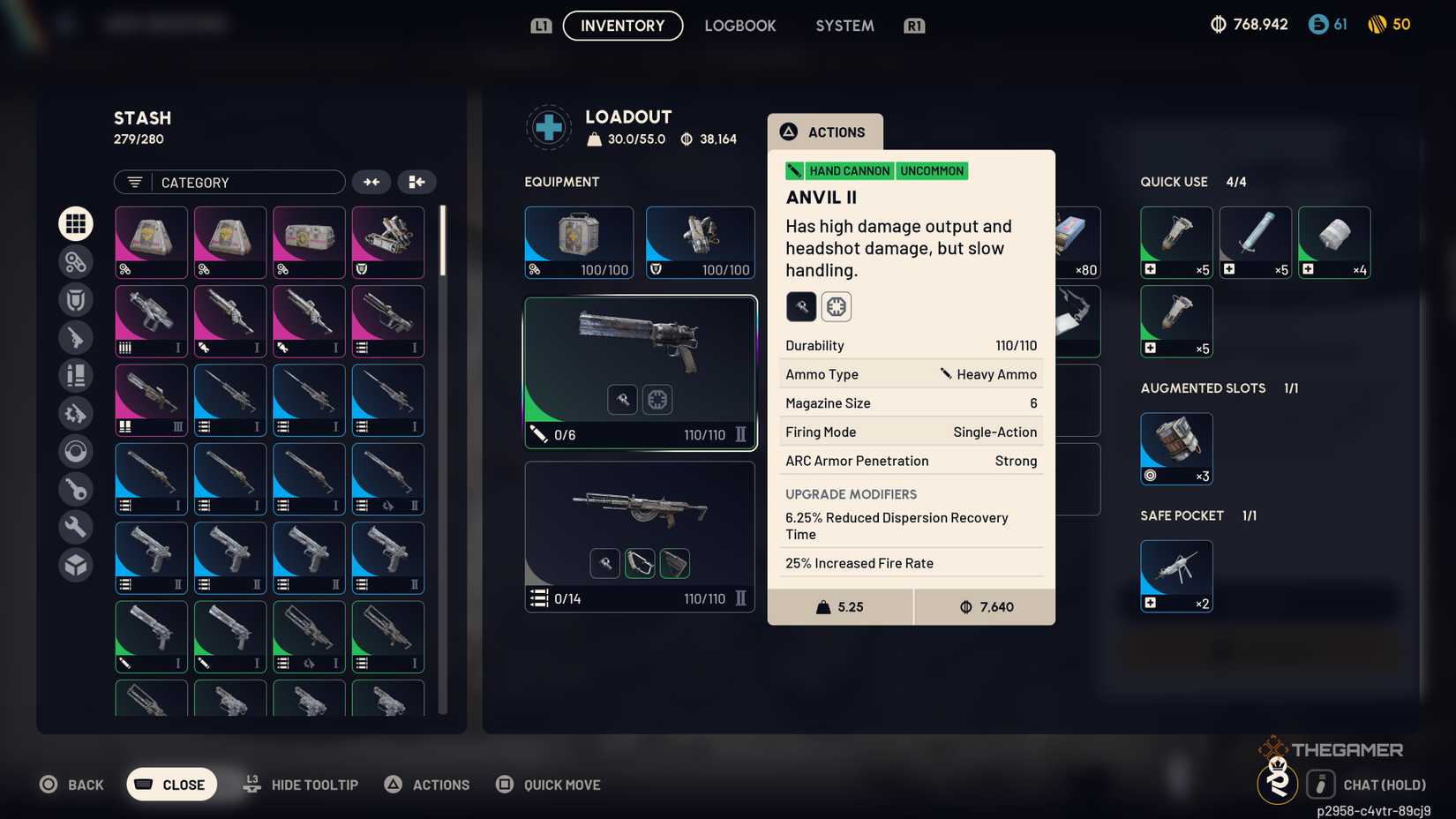The height and width of the screenshot is (819, 1456).
Task: Switch to the LOGBOOK tab
Action: pyautogui.click(x=740, y=26)
